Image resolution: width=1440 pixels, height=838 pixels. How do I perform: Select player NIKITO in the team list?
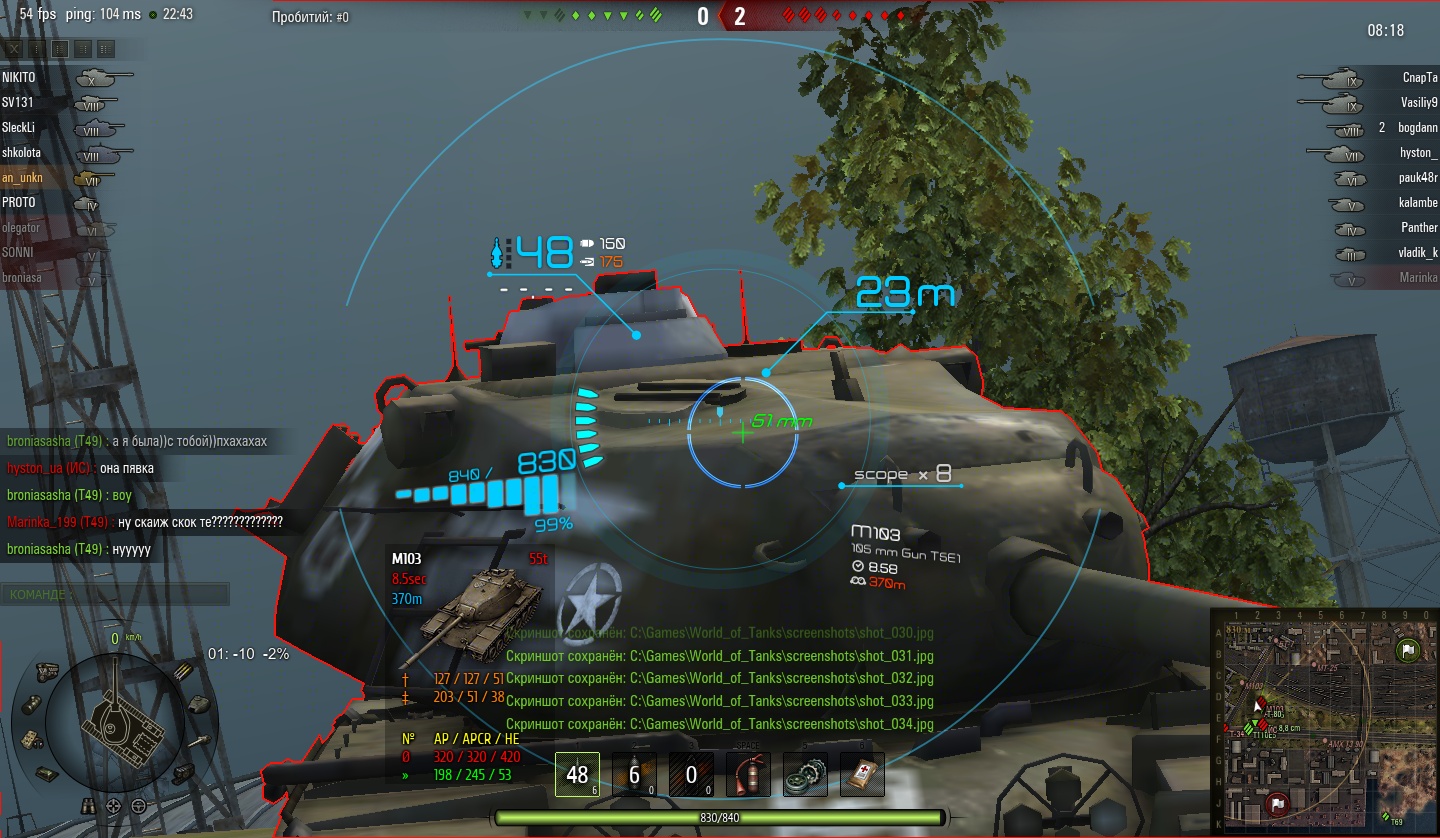19,77
